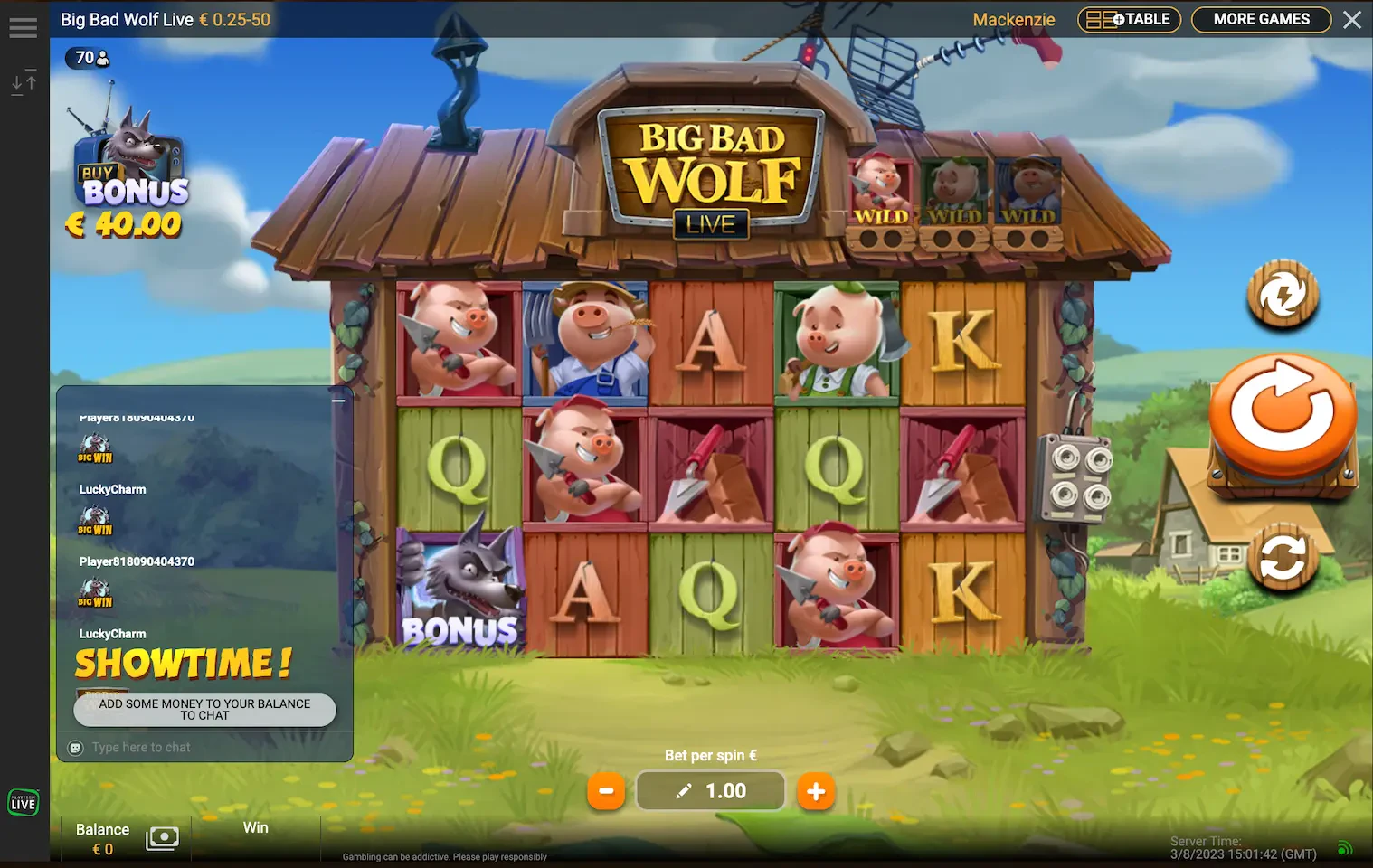This screenshot has height=868, width=1373.
Task: Check the green connection signal icon
Action: click(x=1345, y=848)
